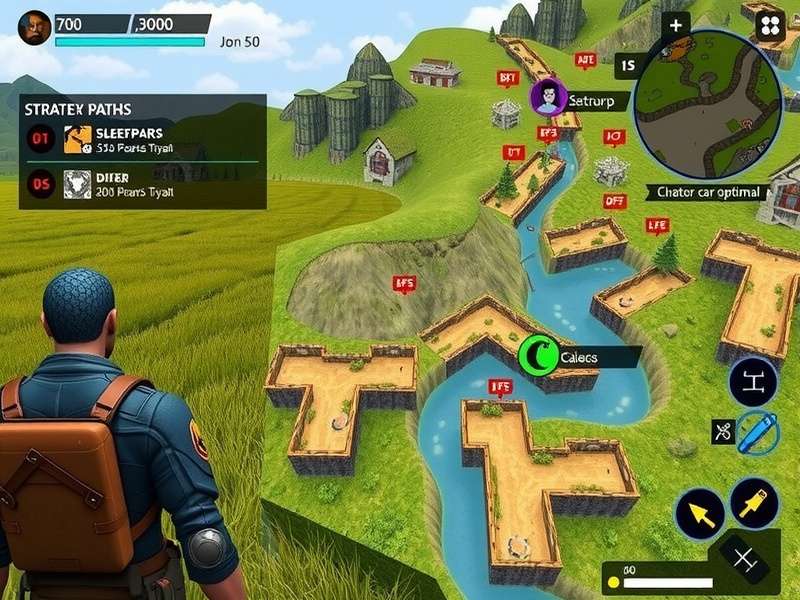Open the four-dot grid menu button

(x=769, y=25)
